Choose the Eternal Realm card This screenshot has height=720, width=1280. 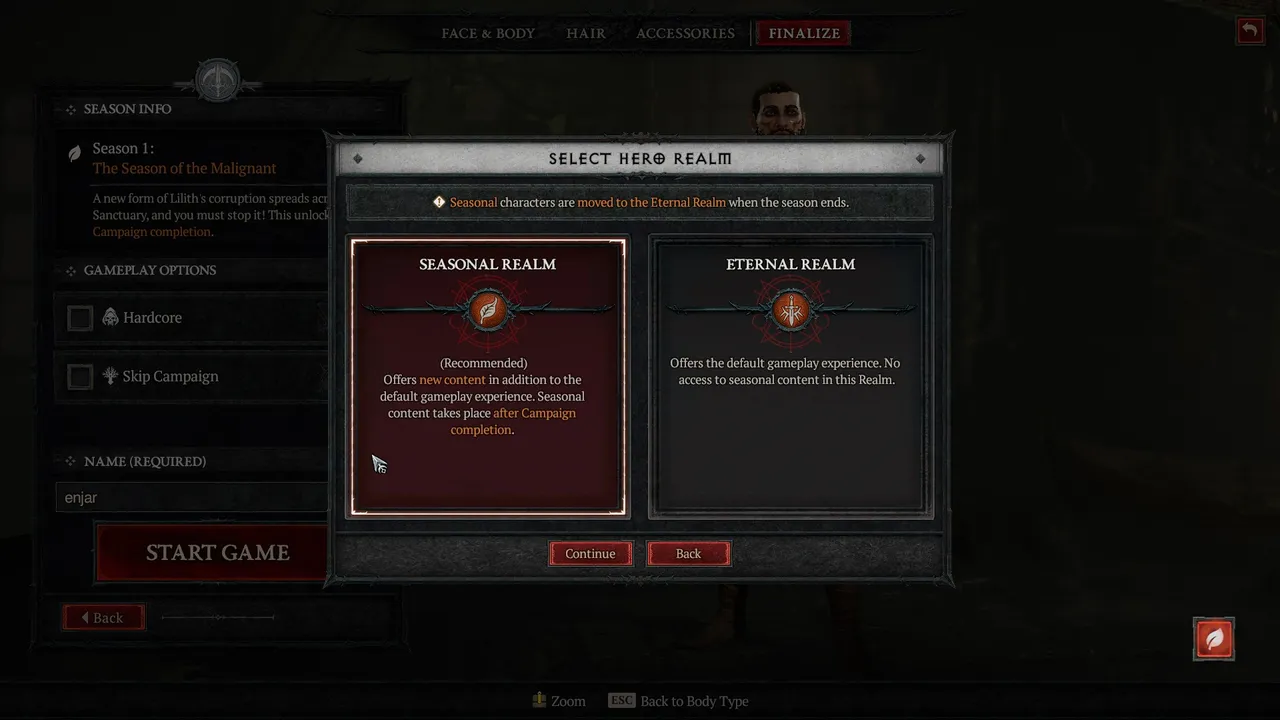[790, 376]
